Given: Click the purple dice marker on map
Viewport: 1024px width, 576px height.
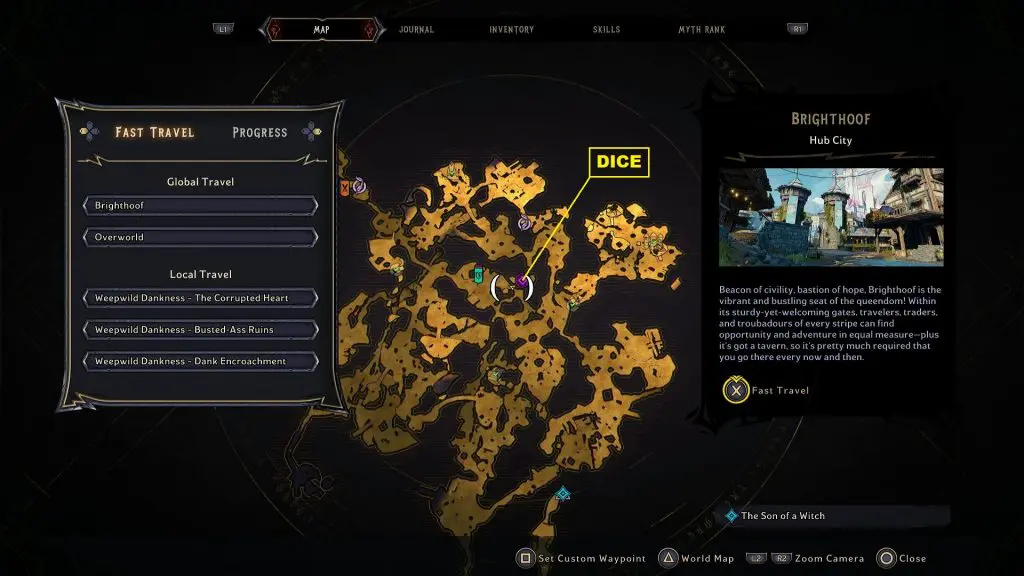Looking at the screenshot, I should point(521,283).
